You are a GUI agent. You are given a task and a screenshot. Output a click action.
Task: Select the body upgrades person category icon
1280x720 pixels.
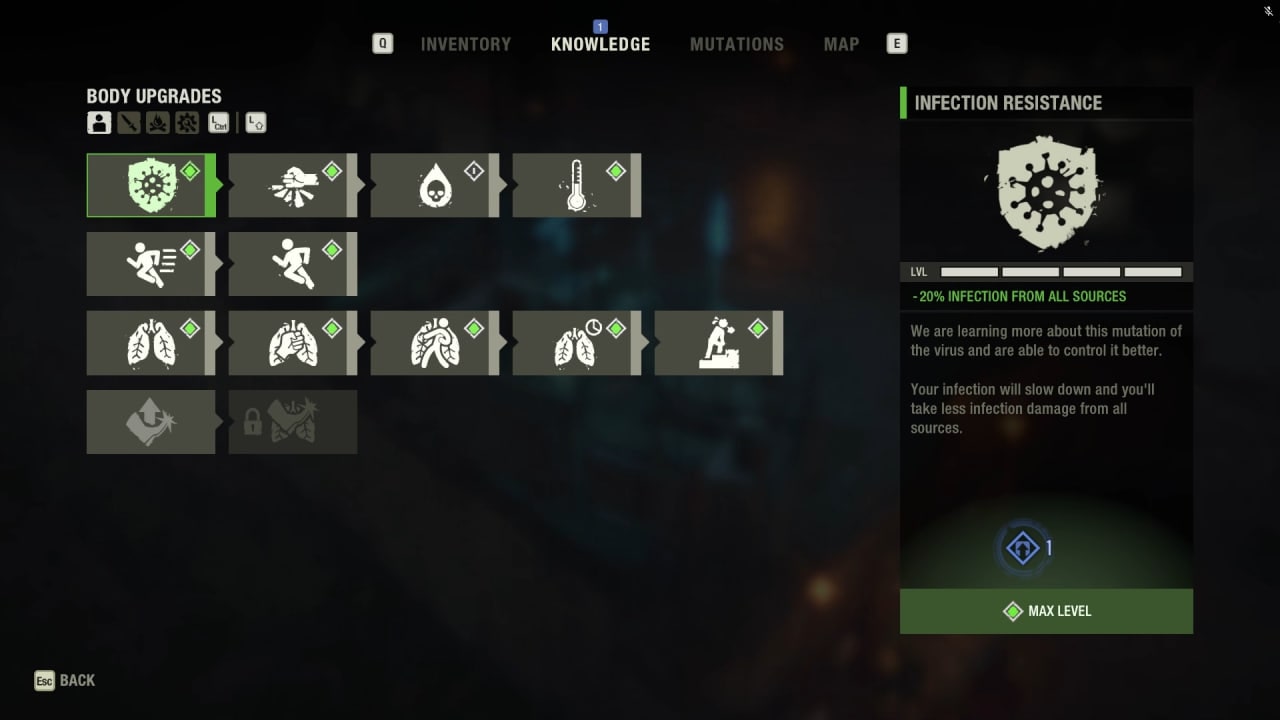click(98, 123)
